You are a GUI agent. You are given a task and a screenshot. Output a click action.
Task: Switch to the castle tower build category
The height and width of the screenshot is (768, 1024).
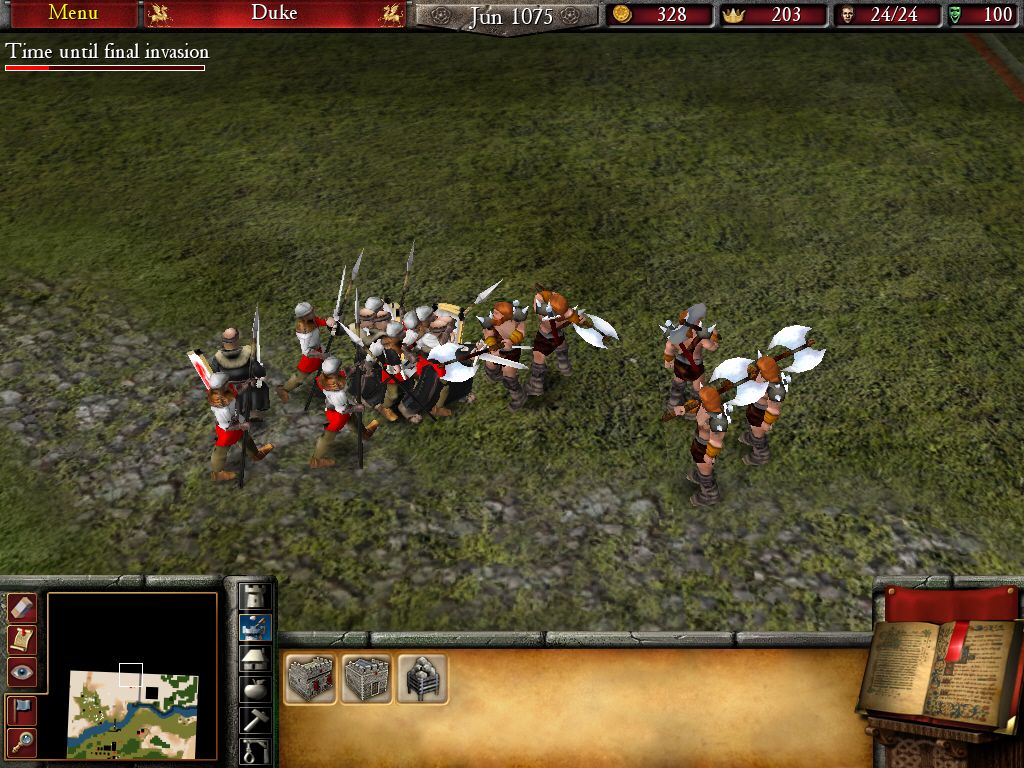[x=255, y=595]
